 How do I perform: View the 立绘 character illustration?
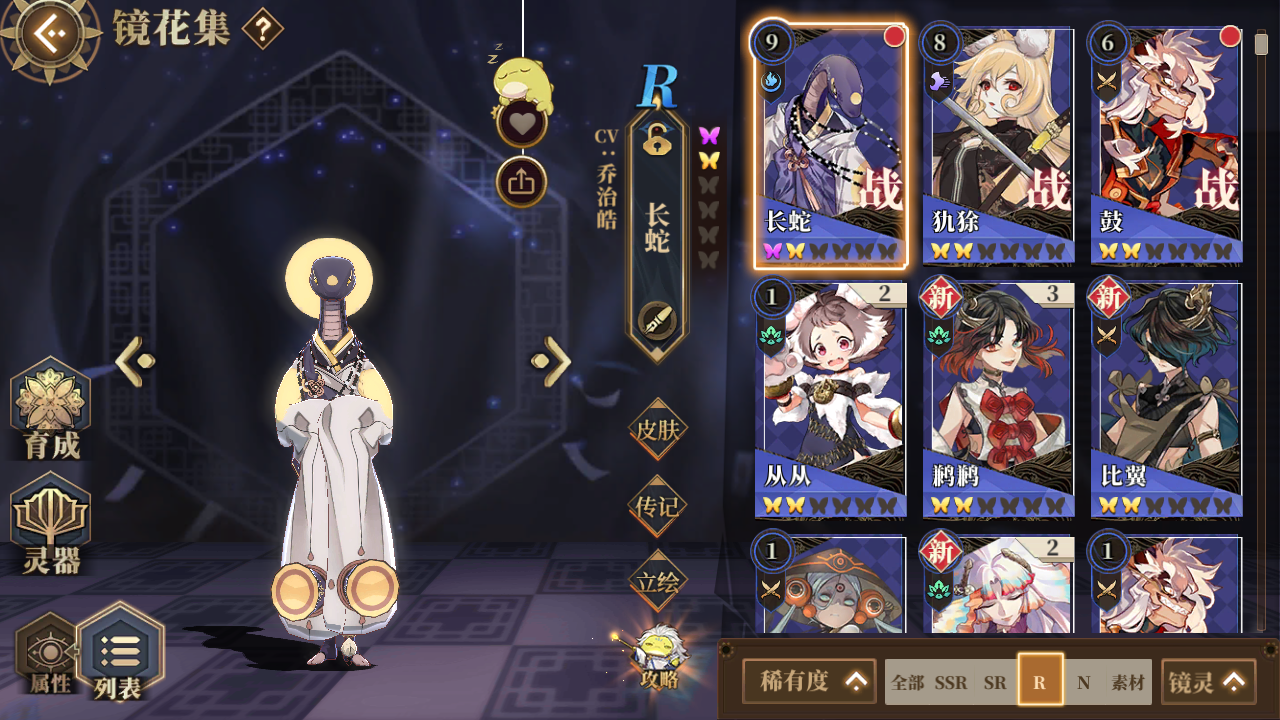click(x=658, y=582)
